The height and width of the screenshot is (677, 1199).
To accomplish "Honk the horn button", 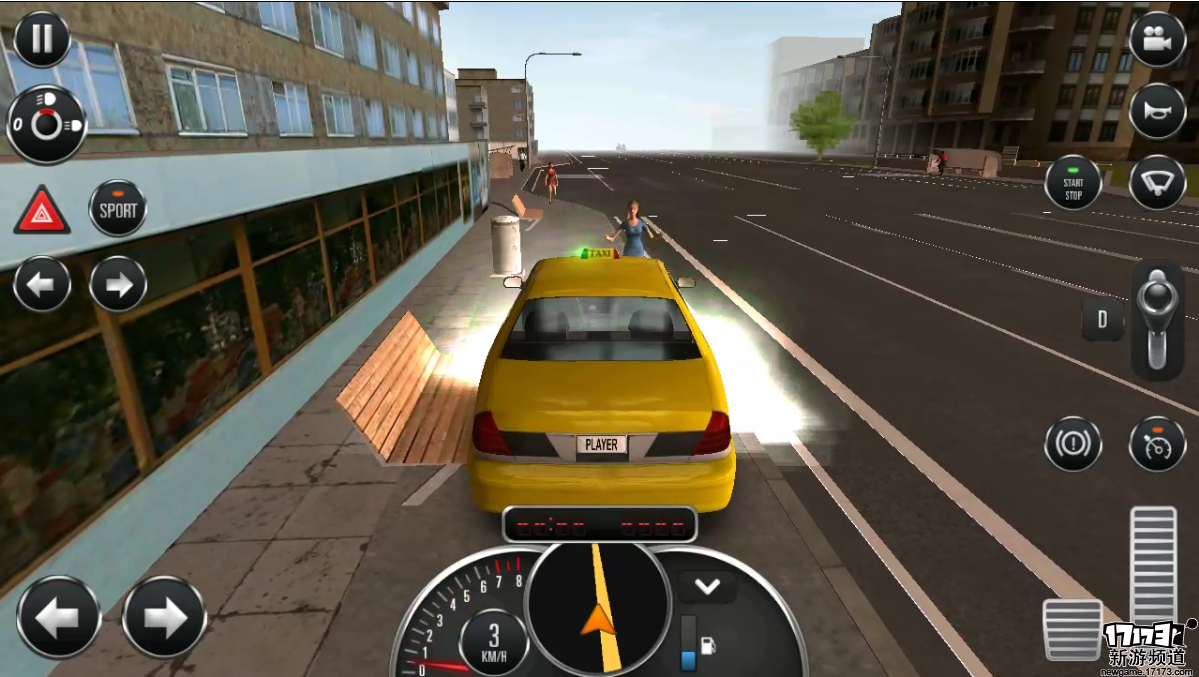I will pyautogui.click(x=1157, y=111).
